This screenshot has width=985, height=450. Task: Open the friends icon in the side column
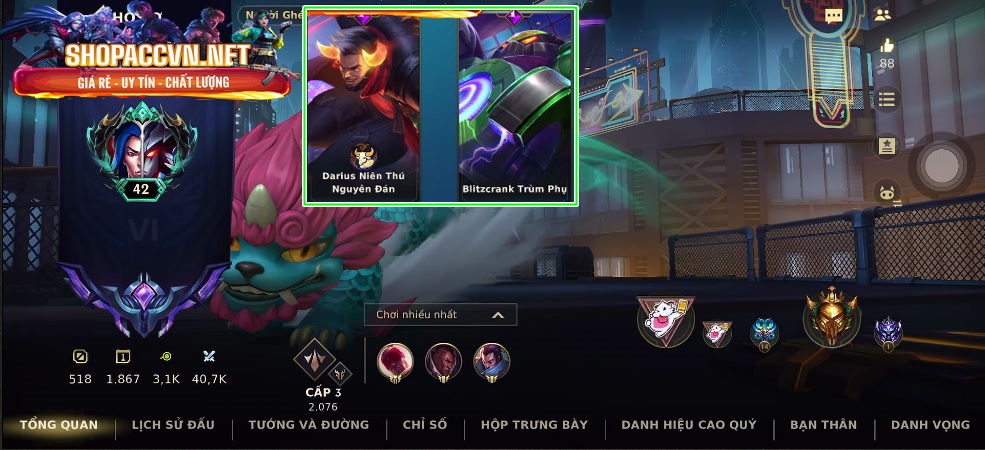point(882,15)
